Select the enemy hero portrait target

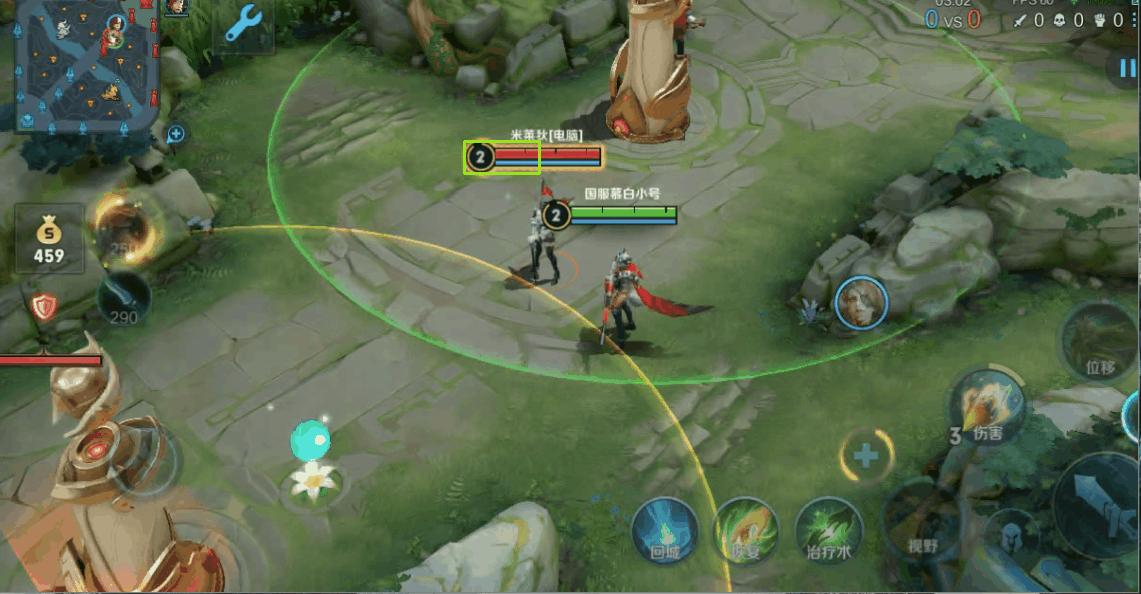point(862,303)
